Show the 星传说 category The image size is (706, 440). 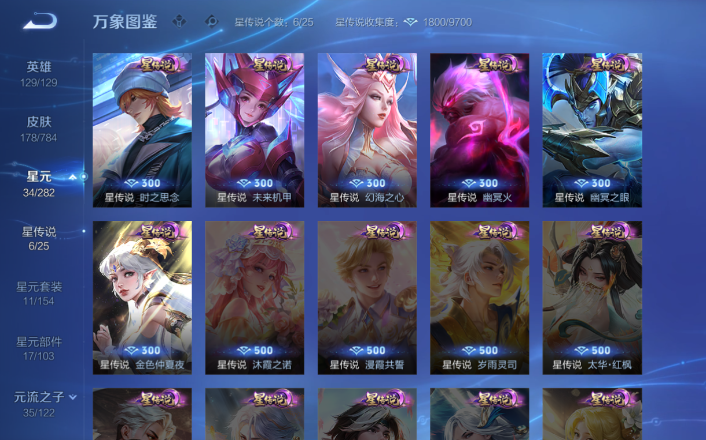pos(39,238)
